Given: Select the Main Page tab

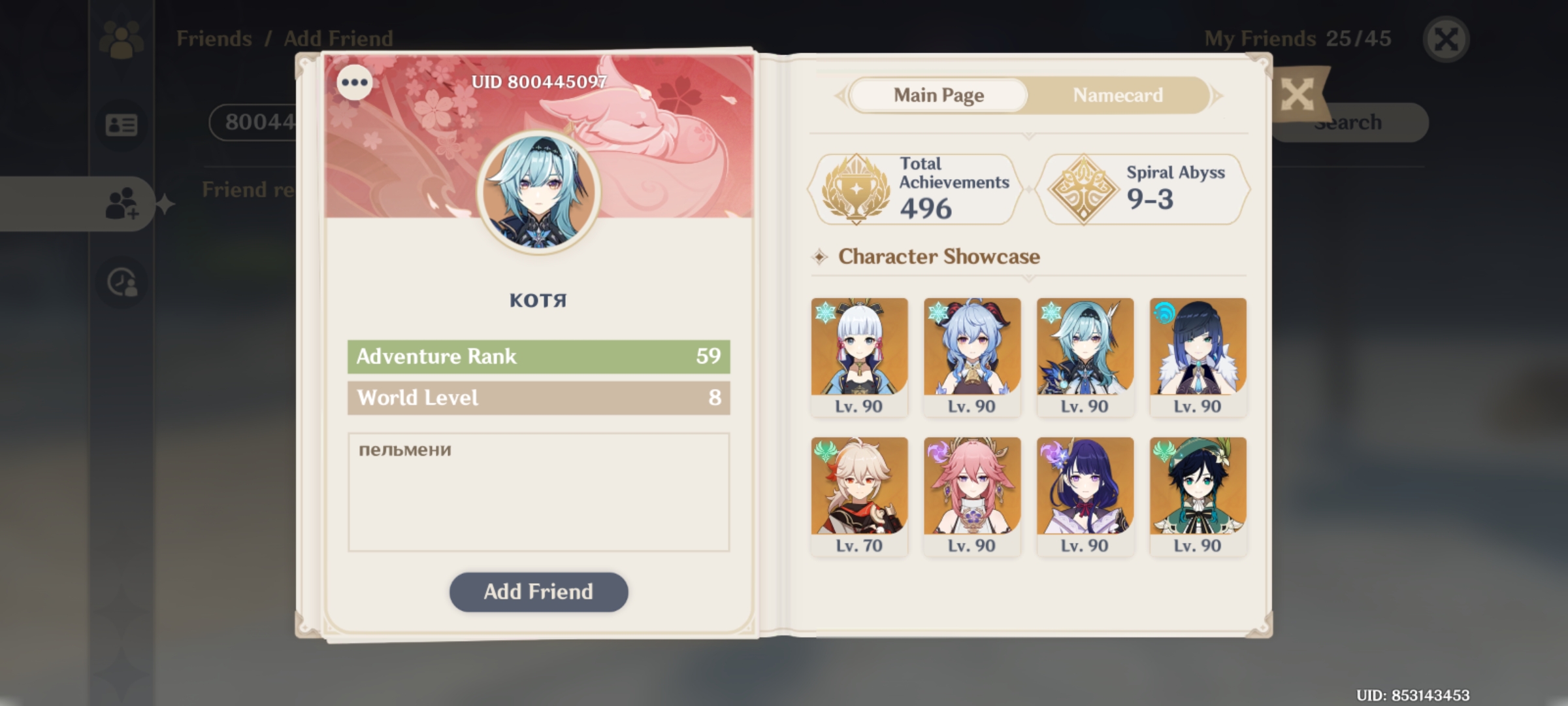Looking at the screenshot, I should pos(938,95).
